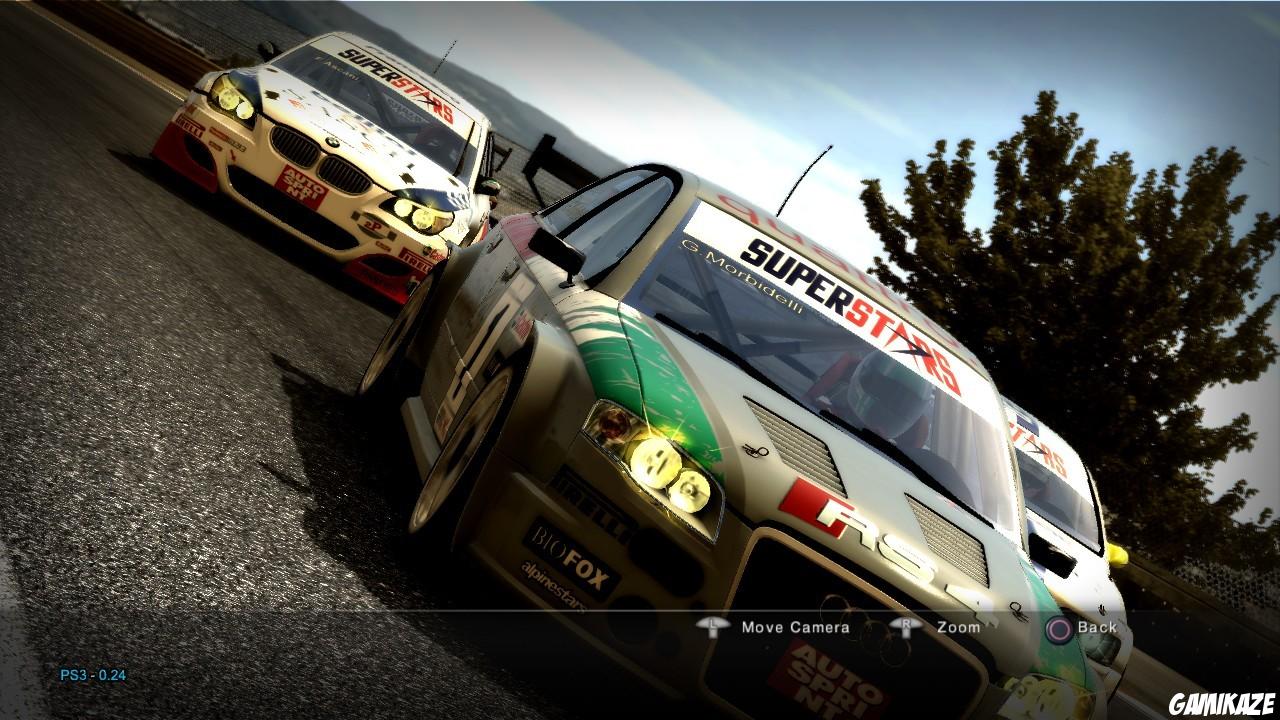This screenshot has height=720, width=1280.
Task: Click the Zoom text label
Action: tap(958, 627)
